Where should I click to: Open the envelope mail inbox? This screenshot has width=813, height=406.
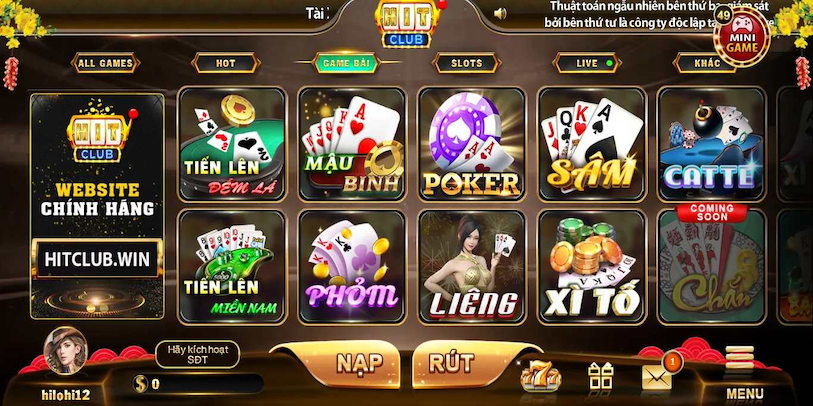click(x=656, y=375)
